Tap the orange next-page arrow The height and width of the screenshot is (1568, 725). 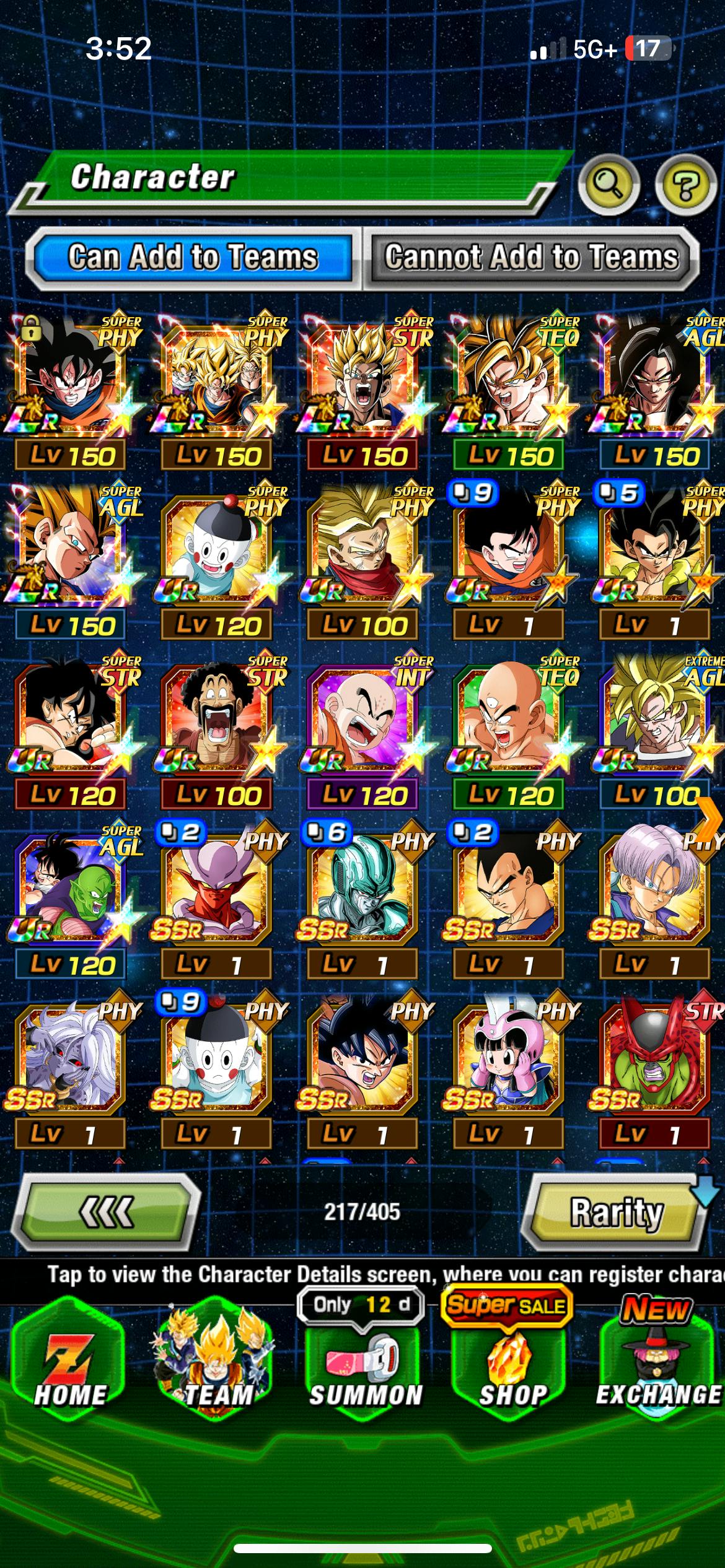click(x=710, y=819)
